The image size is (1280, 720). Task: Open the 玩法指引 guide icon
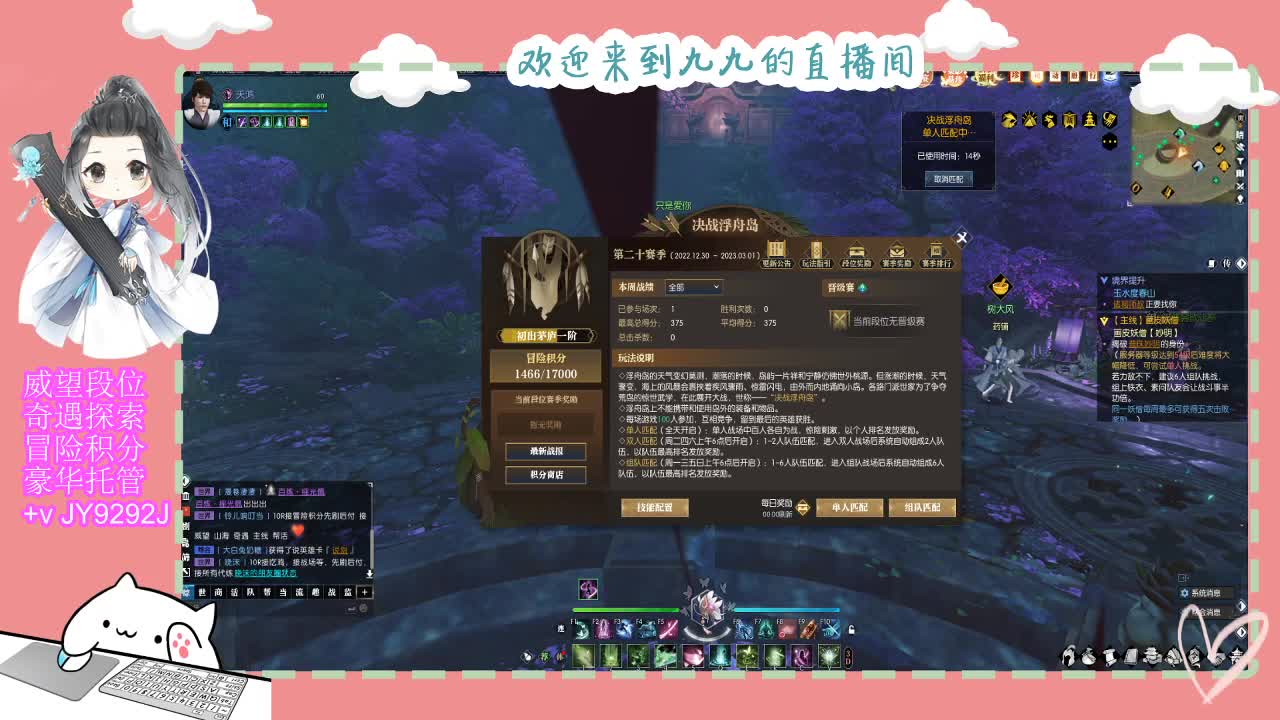[x=816, y=250]
